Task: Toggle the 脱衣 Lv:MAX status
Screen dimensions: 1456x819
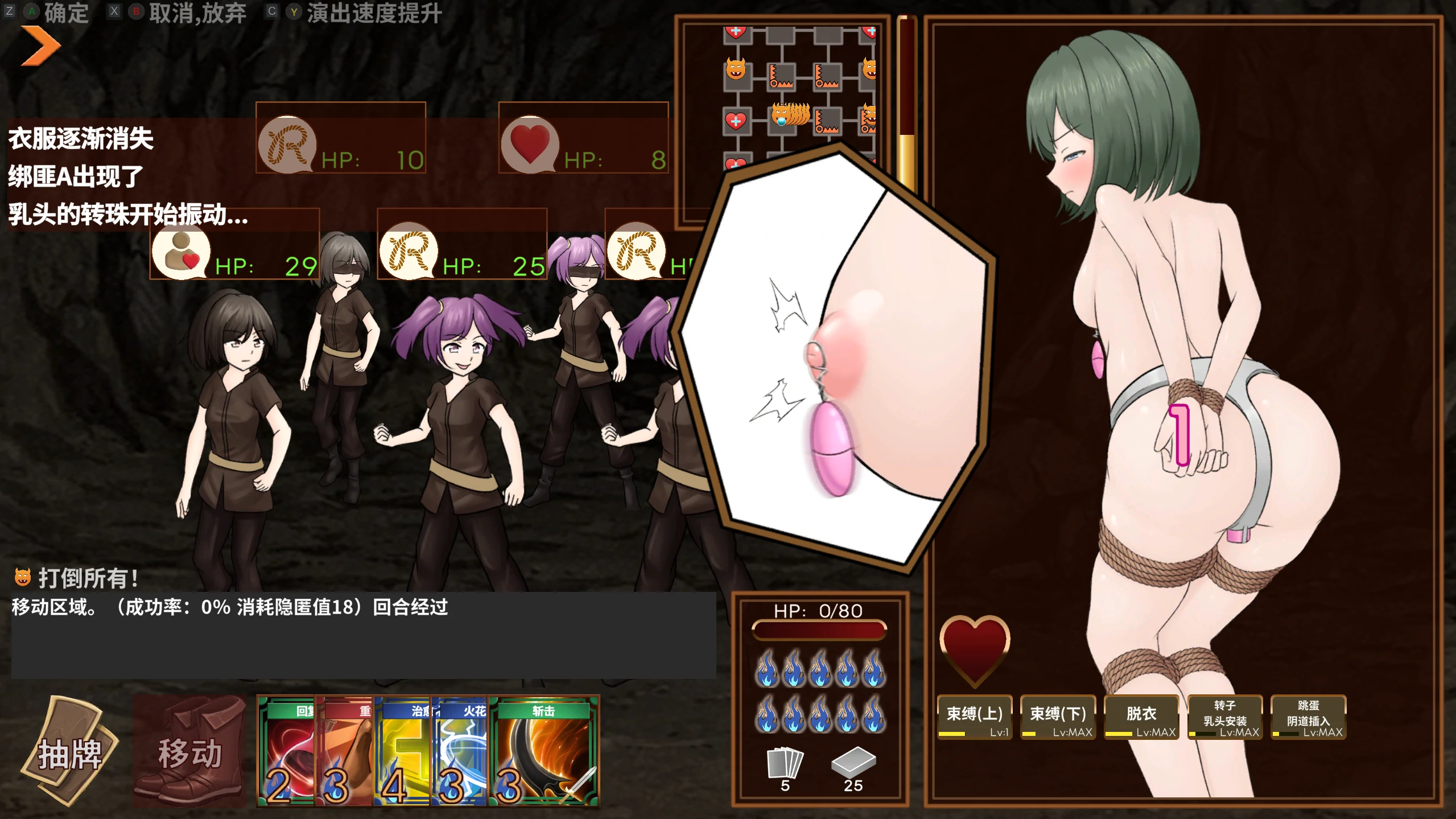Action: (1141, 718)
